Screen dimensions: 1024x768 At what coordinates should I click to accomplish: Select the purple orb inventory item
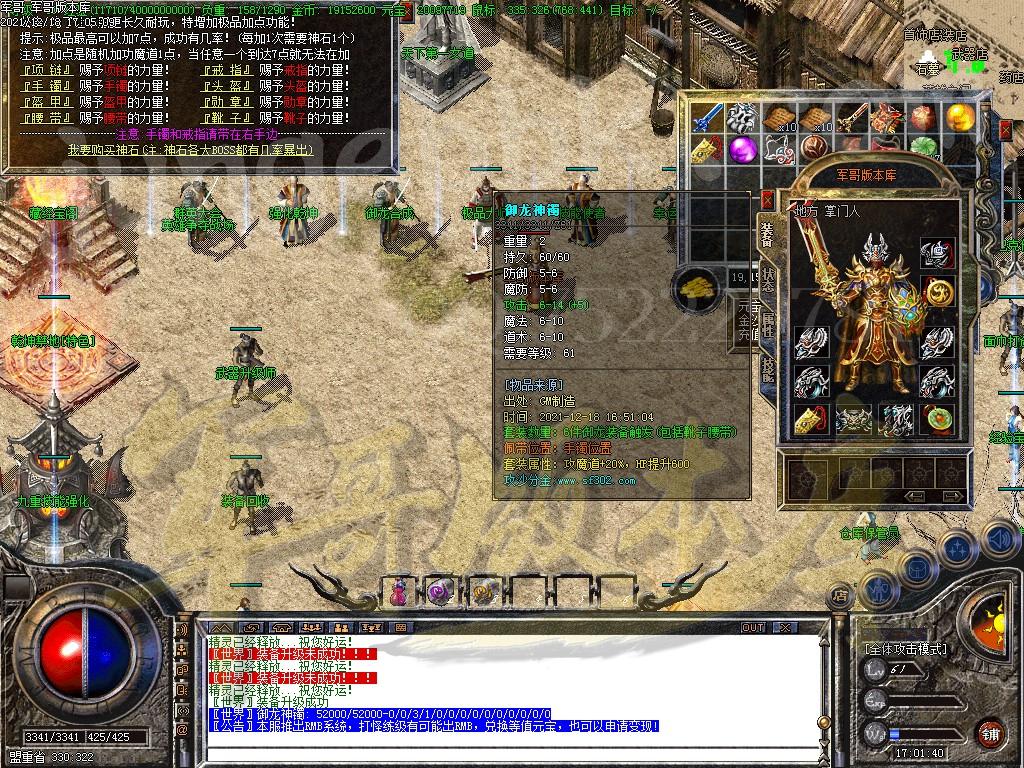click(741, 150)
